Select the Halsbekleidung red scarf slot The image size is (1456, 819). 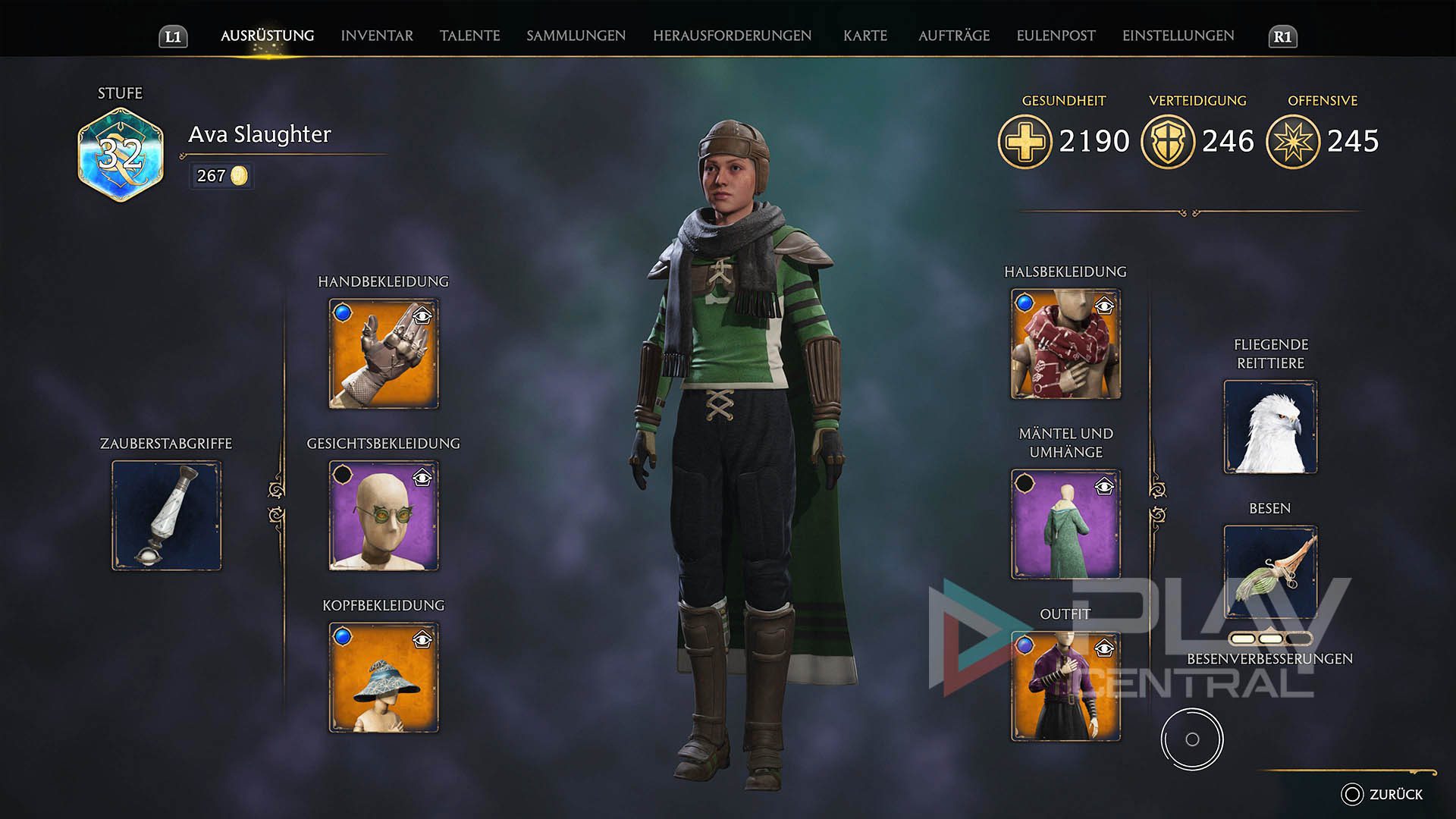tap(1065, 344)
